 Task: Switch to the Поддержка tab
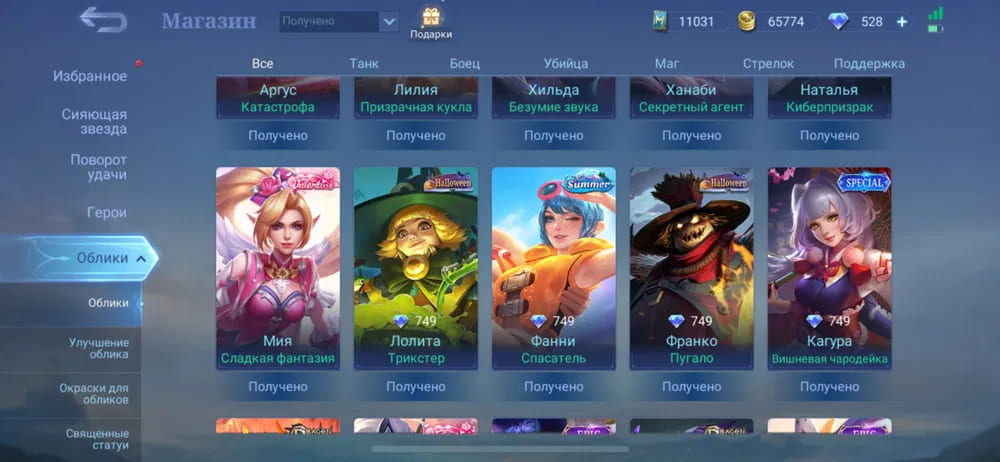[x=869, y=63]
